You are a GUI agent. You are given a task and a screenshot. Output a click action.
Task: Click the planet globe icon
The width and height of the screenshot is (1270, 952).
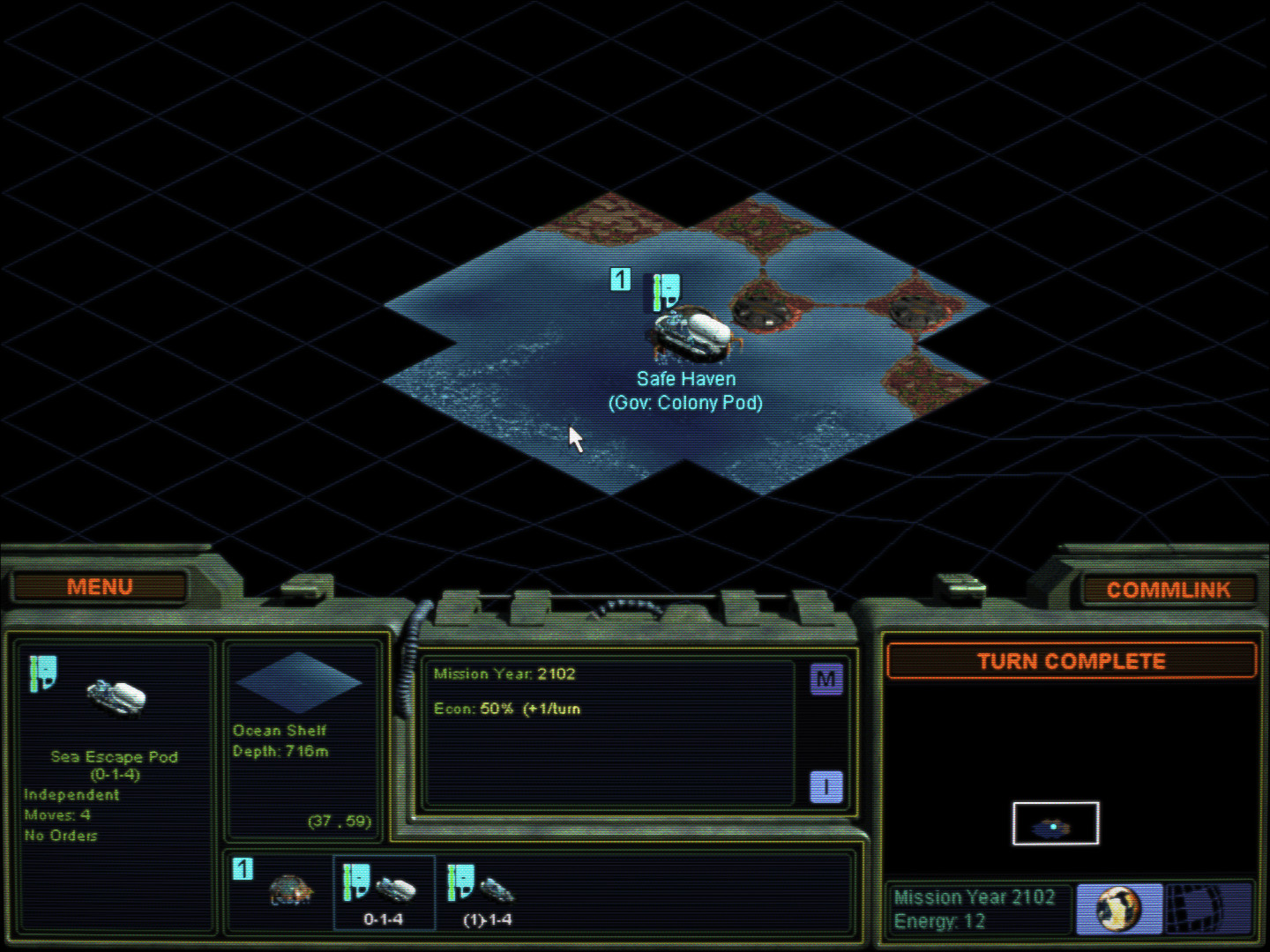tap(1118, 908)
